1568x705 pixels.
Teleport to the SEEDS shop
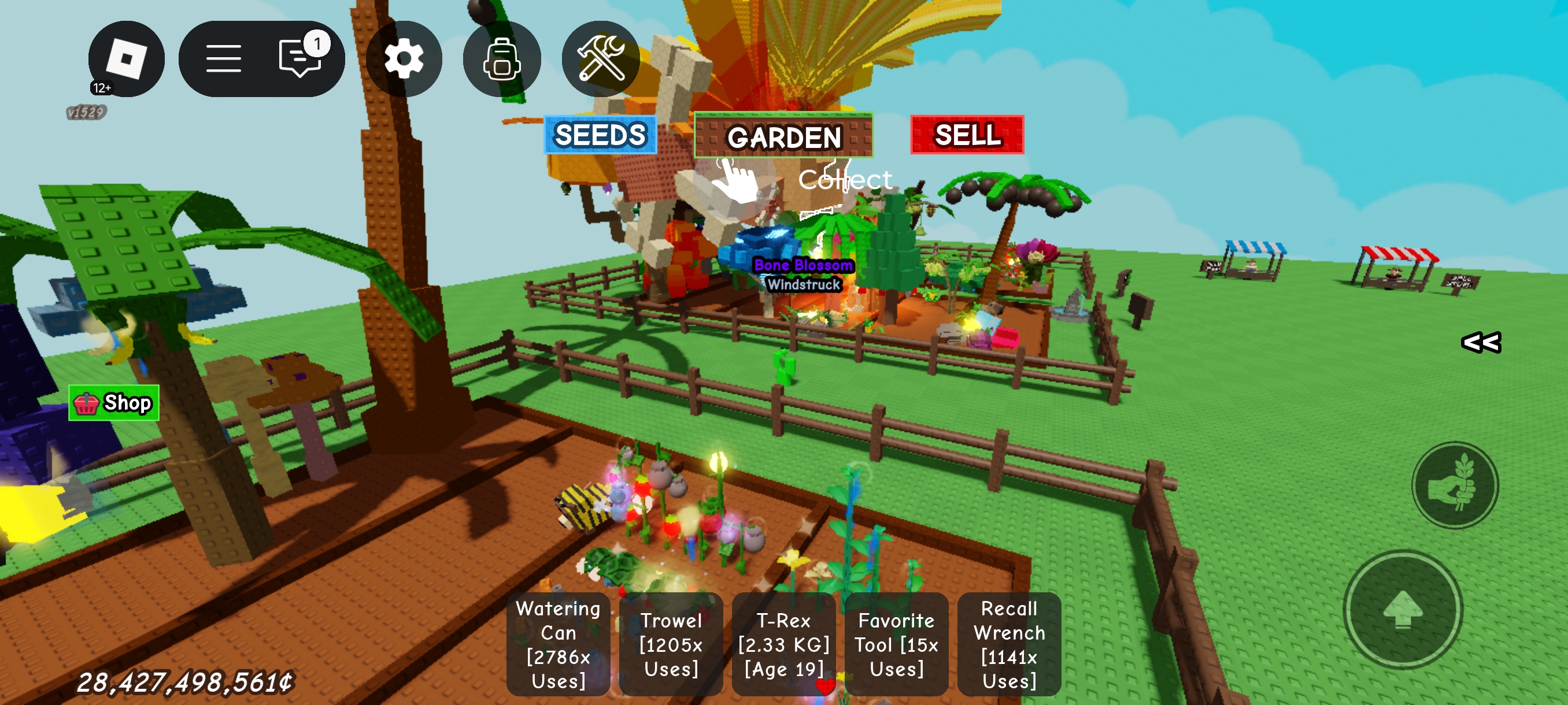click(600, 135)
